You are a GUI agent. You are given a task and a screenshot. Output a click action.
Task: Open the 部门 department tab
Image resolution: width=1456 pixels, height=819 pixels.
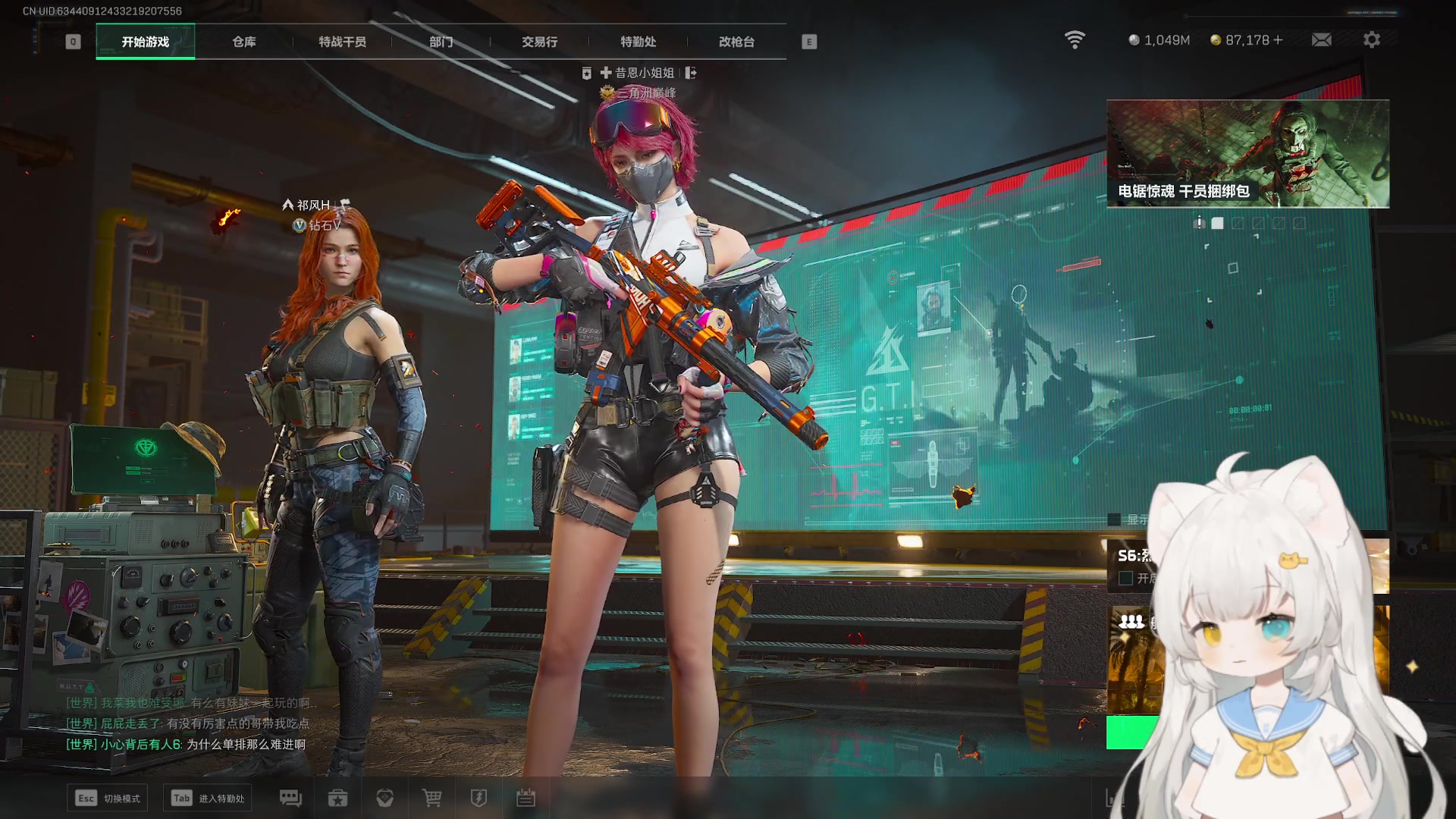click(441, 42)
